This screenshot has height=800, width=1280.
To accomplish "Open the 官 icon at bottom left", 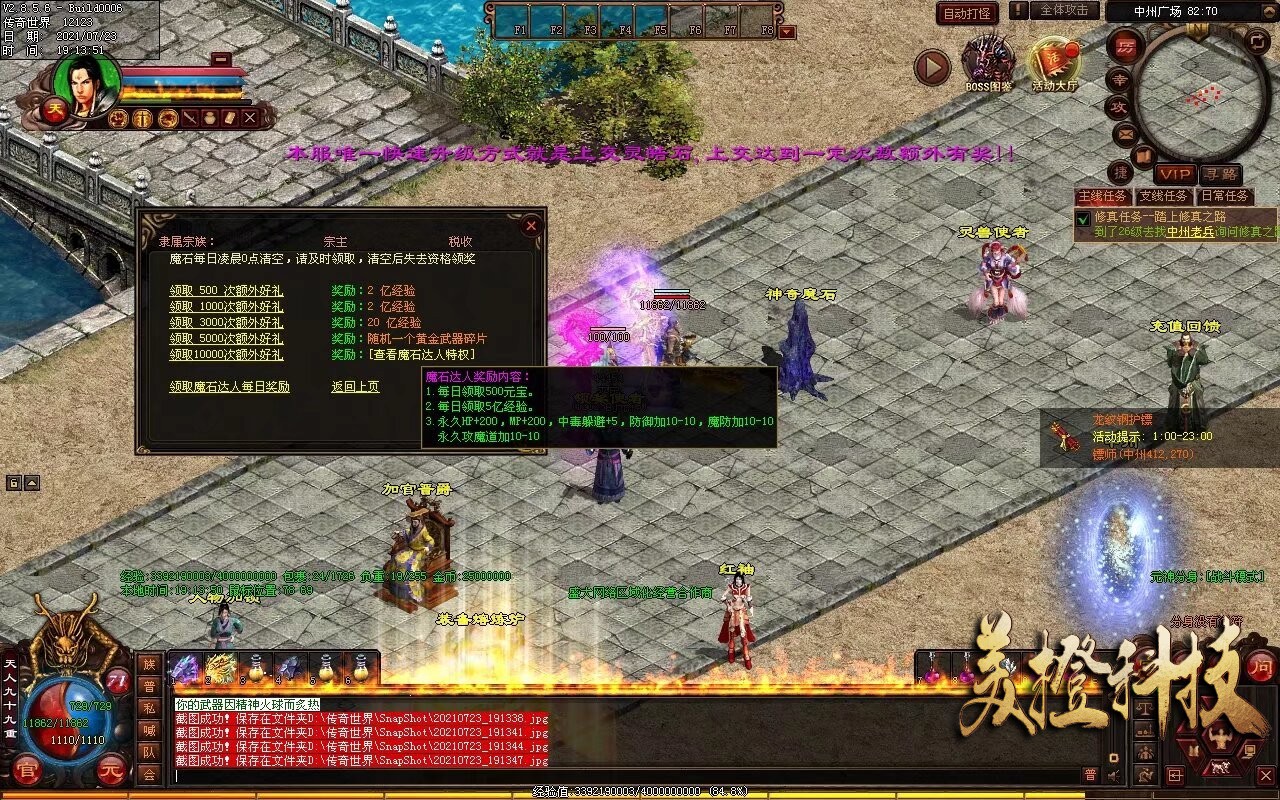I will [27, 770].
